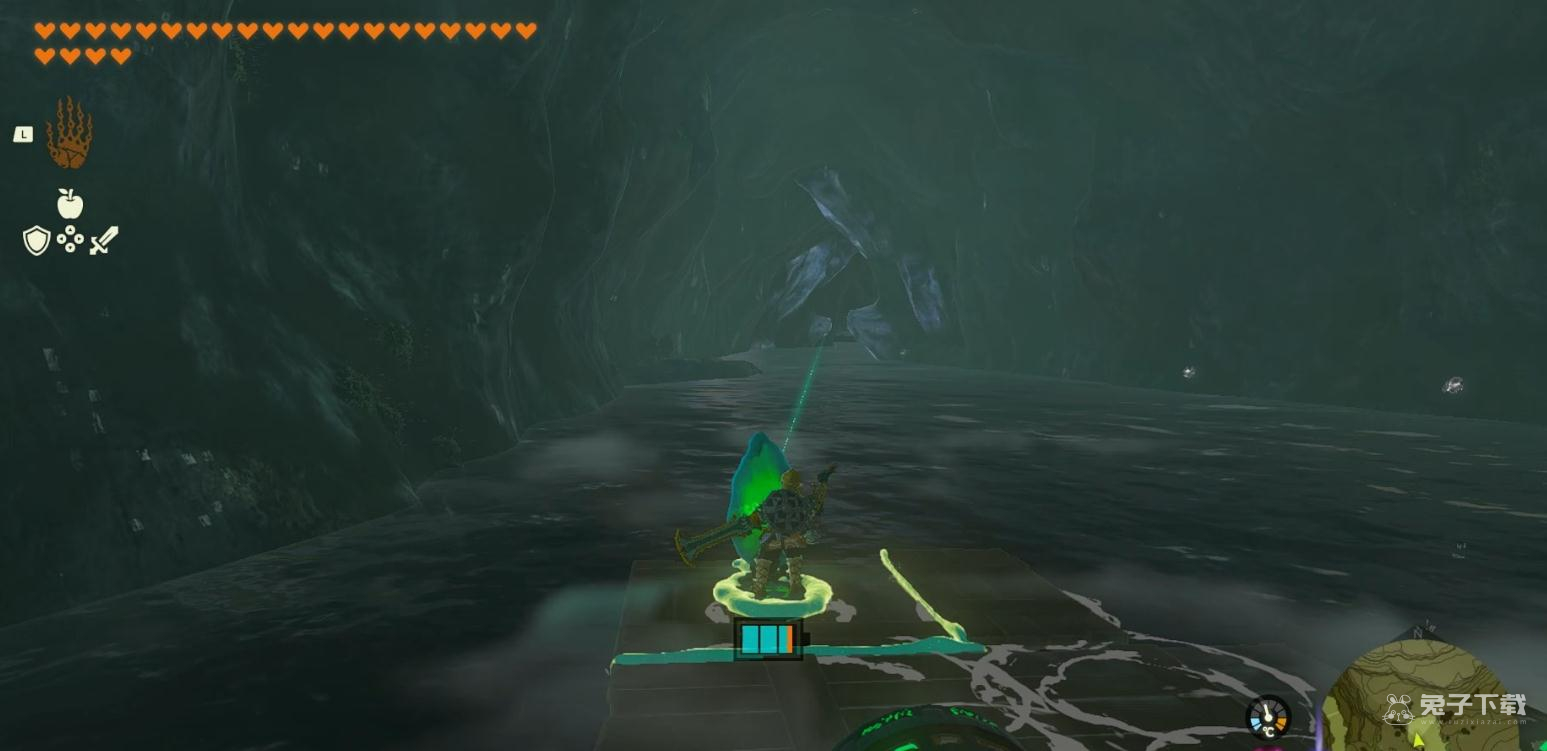1547x751 pixels.
Task: Click the °C temperature gauge icon
Action: [1267, 718]
